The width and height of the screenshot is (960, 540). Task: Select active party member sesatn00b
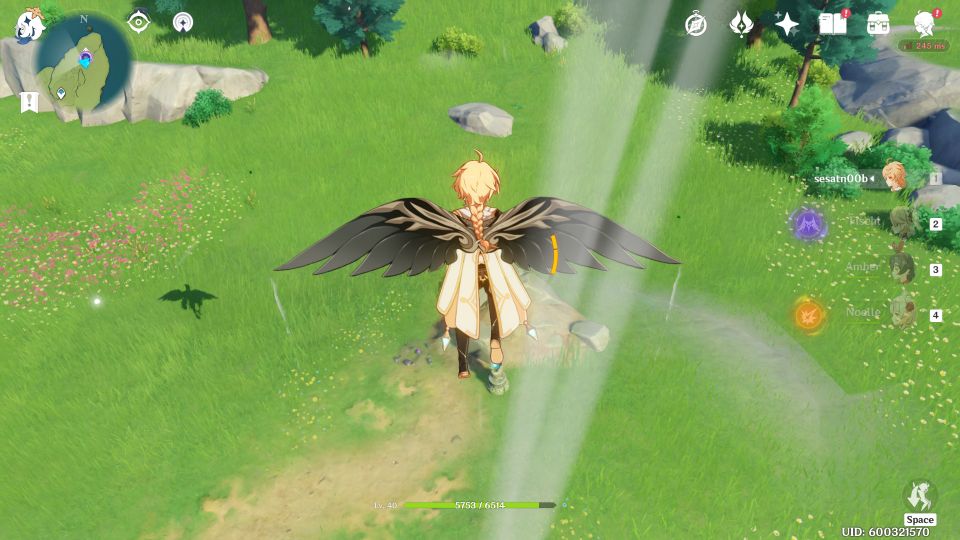[x=893, y=178]
